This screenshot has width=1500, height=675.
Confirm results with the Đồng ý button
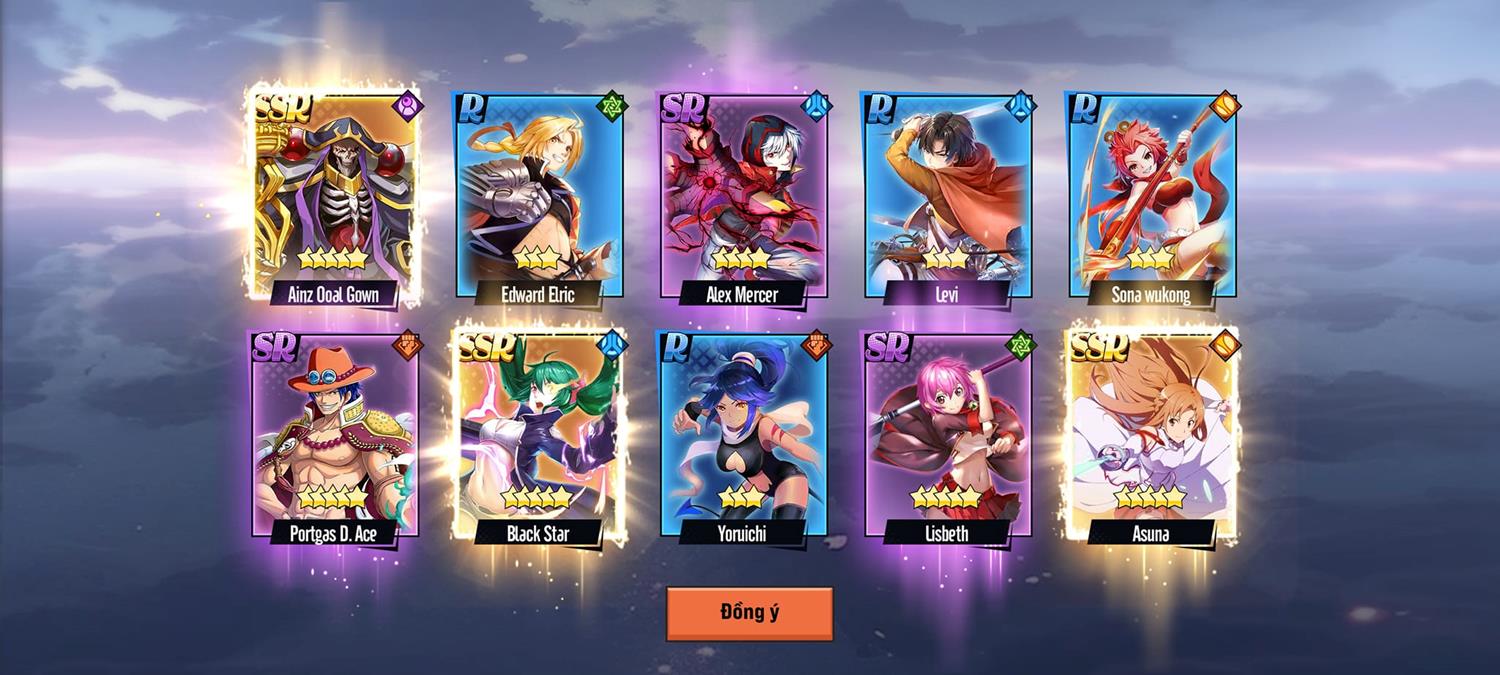(x=749, y=613)
